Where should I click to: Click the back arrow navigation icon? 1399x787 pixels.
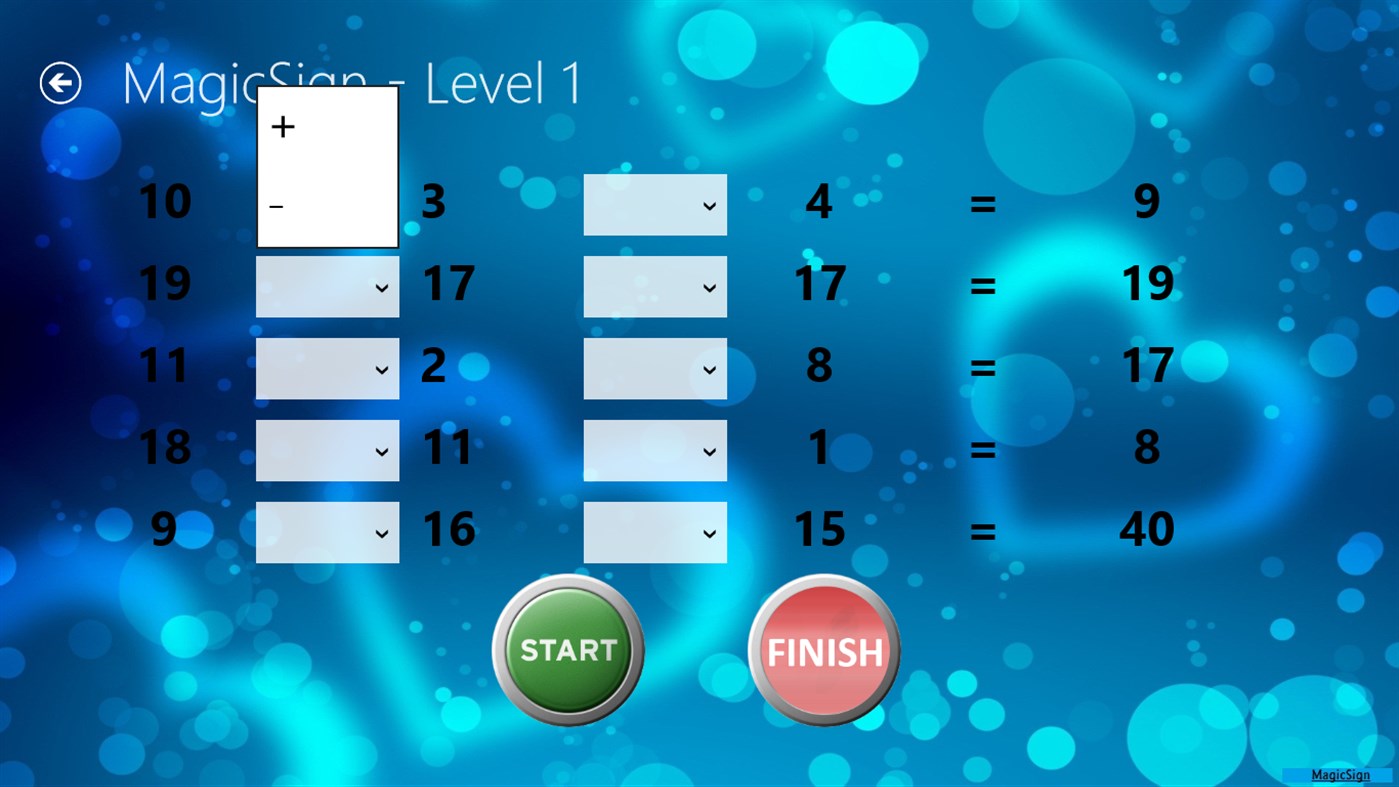[x=60, y=82]
